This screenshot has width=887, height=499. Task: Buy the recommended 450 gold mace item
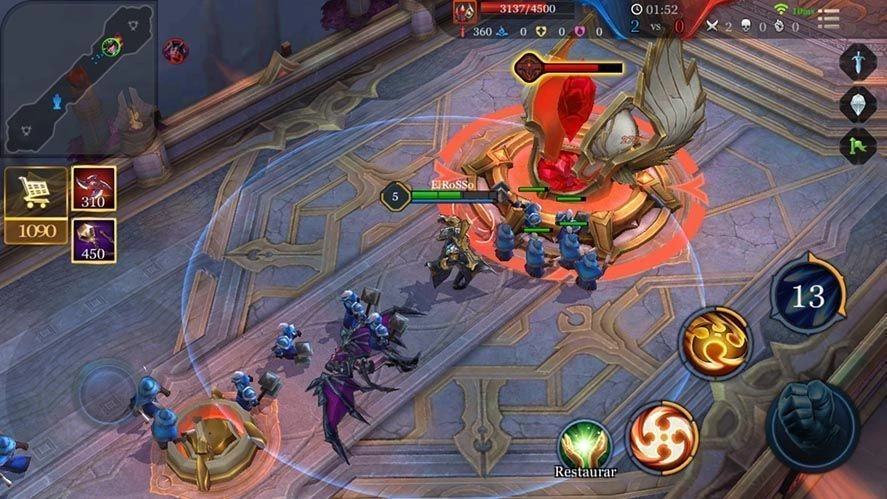(x=94, y=240)
